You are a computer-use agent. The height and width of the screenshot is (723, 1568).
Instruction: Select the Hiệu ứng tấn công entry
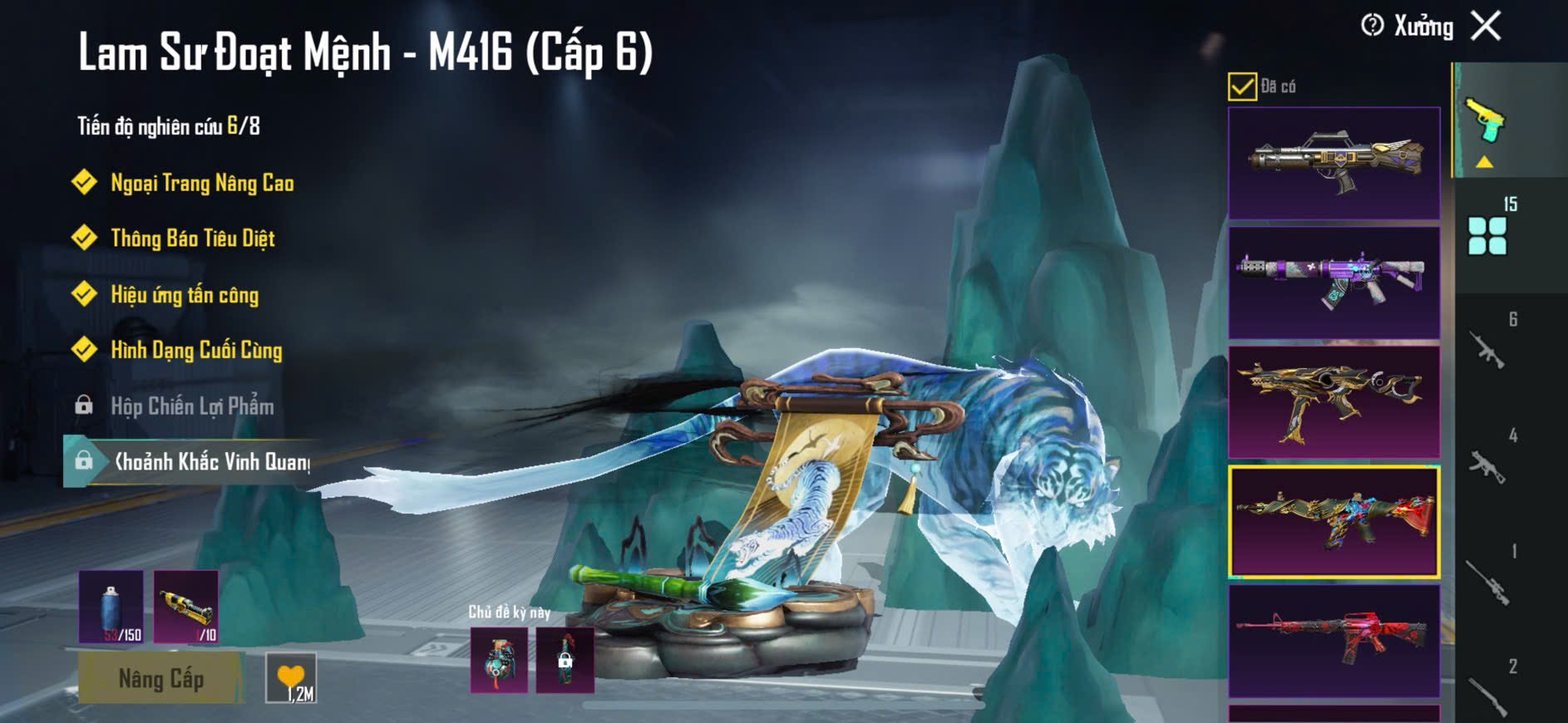point(185,295)
